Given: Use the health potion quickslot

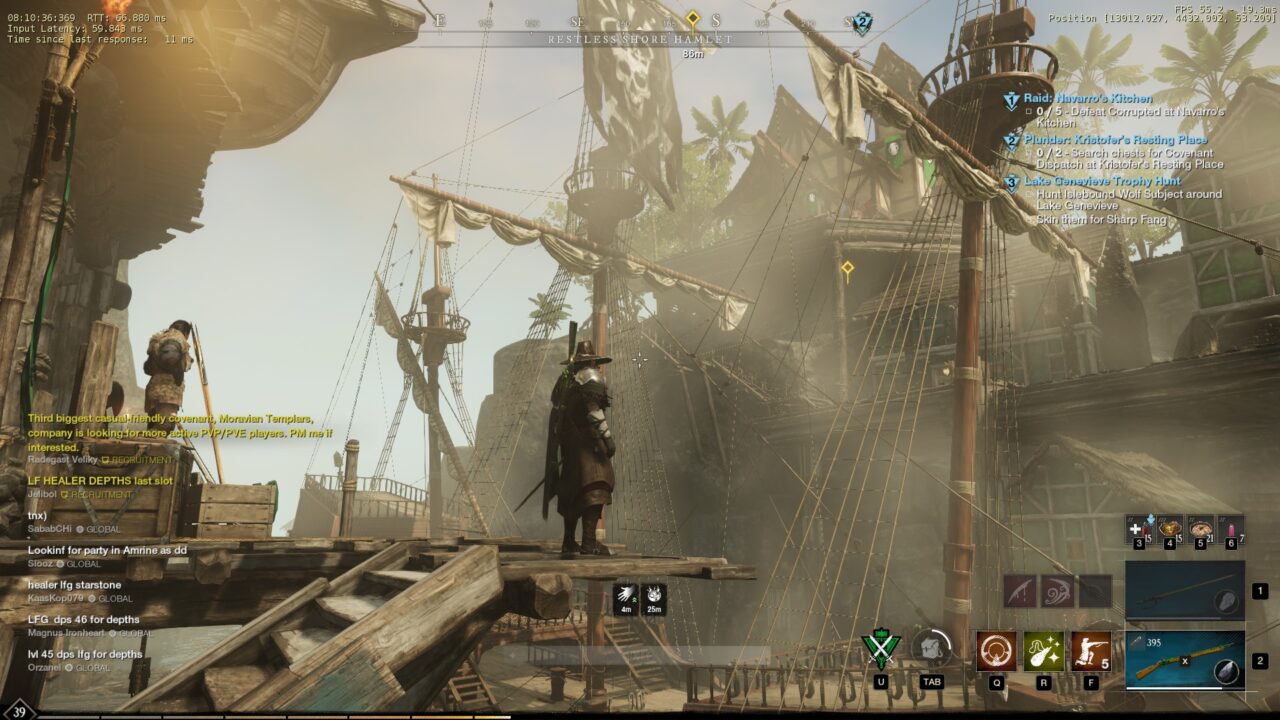Looking at the screenshot, I should pyautogui.click(x=1138, y=529).
